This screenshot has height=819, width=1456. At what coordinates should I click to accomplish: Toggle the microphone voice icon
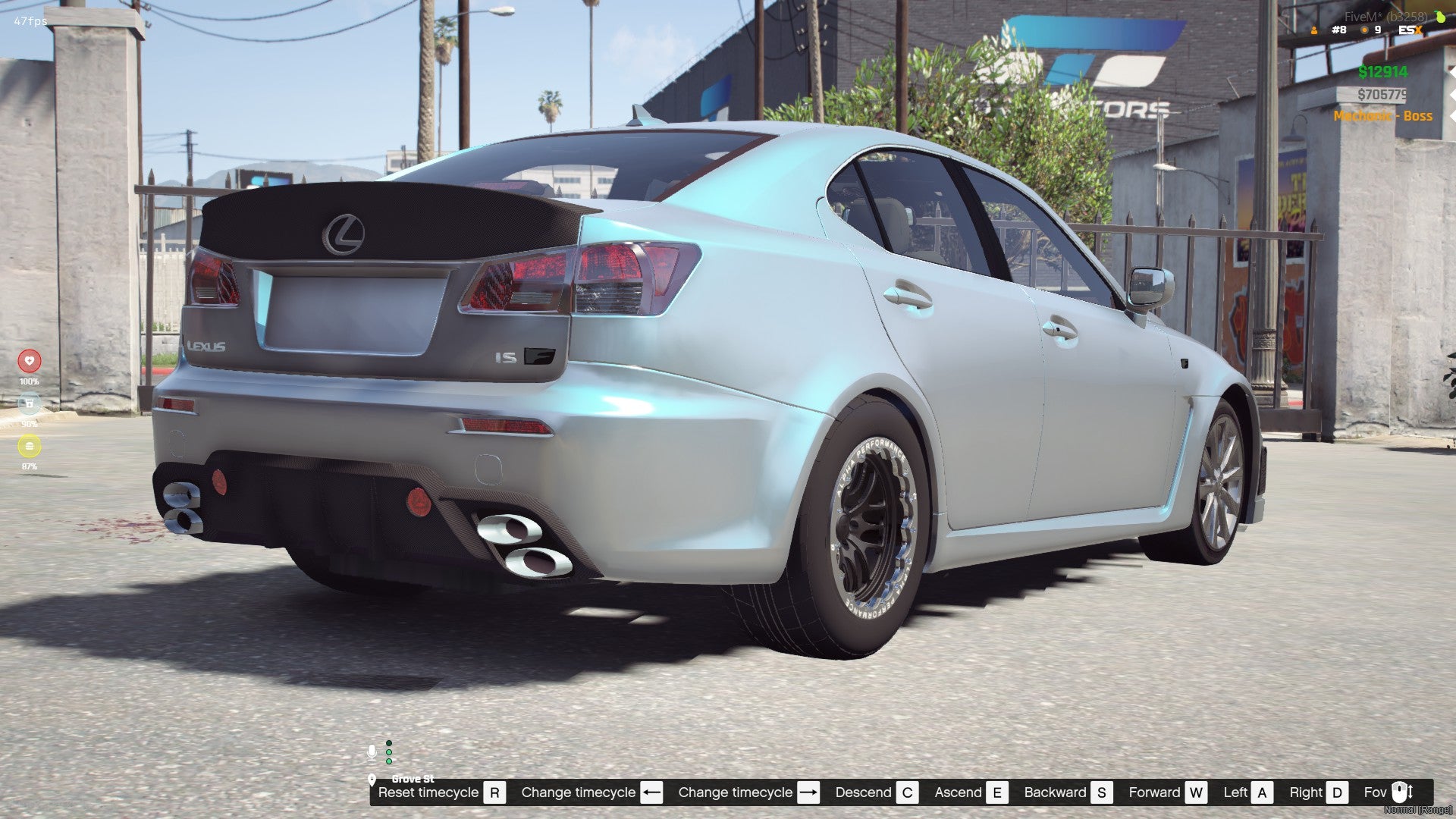click(x=372, y=752)
